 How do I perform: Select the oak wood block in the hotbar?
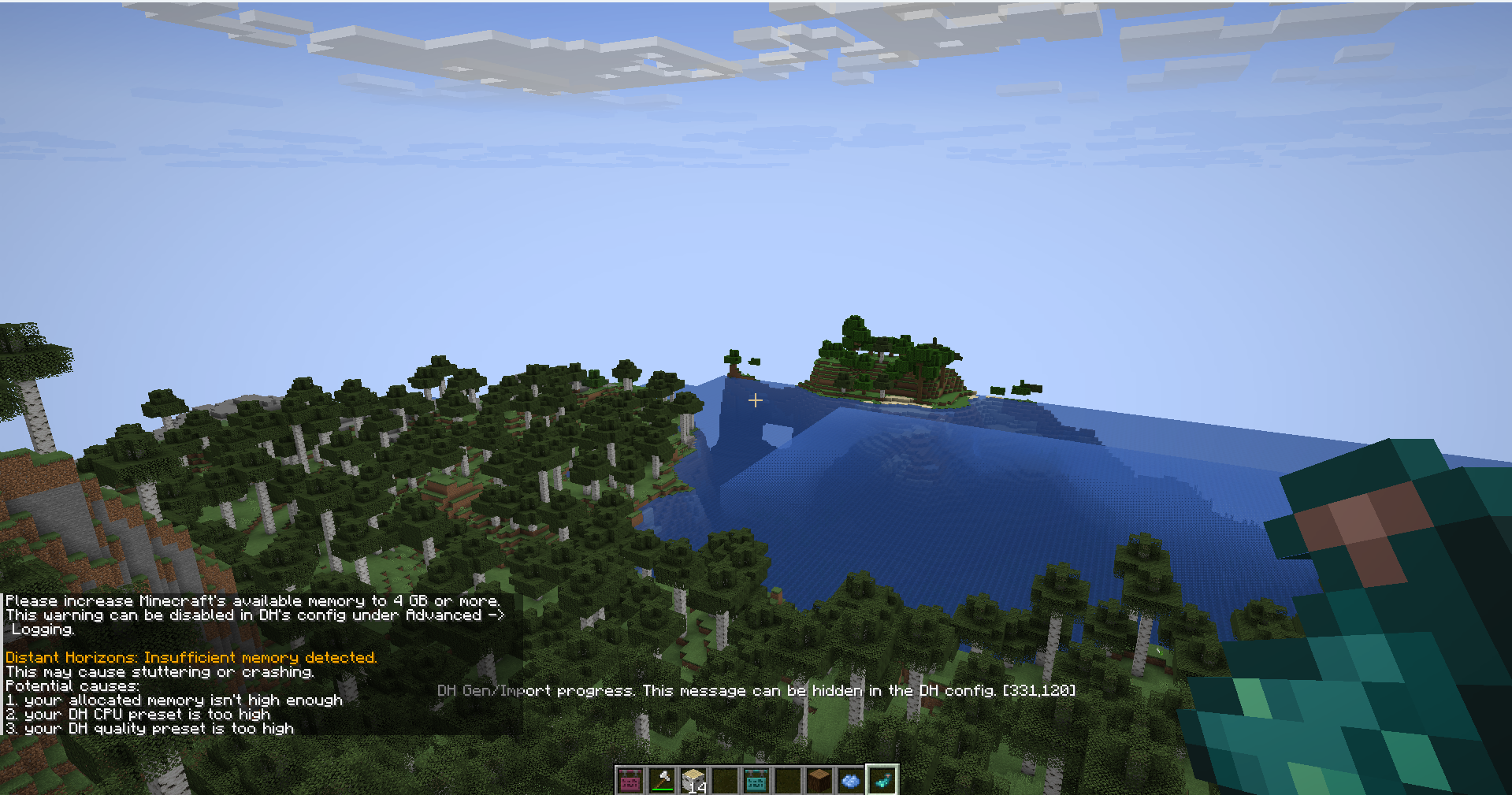tap(821, 780)
